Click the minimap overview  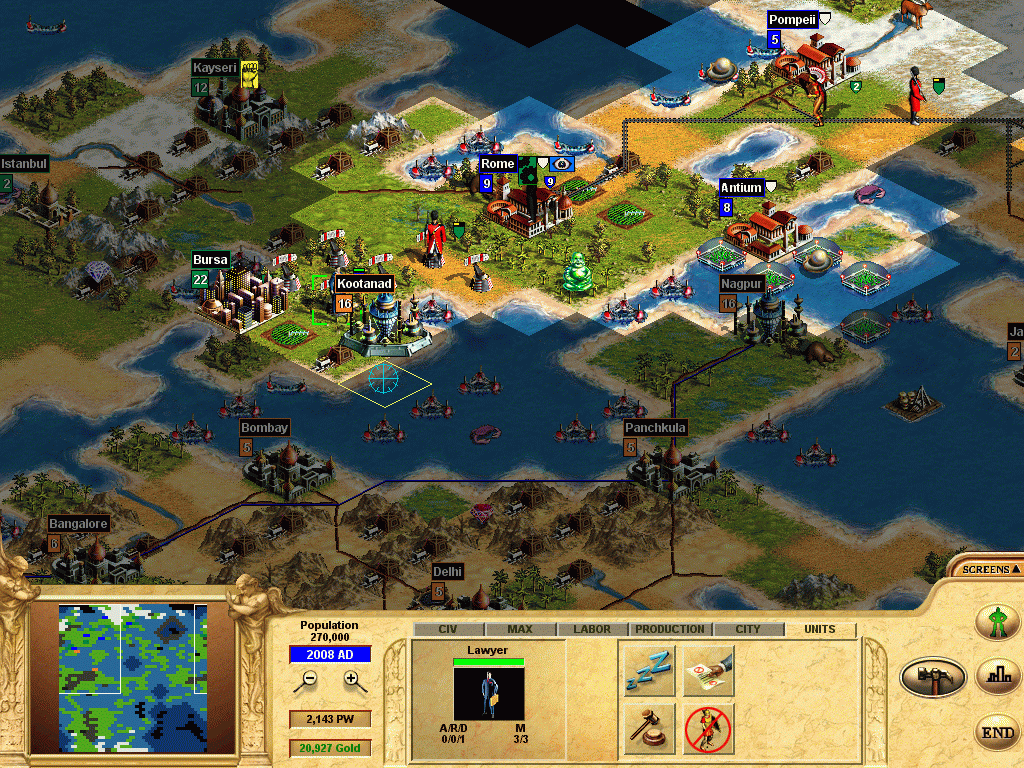point(133,678)
